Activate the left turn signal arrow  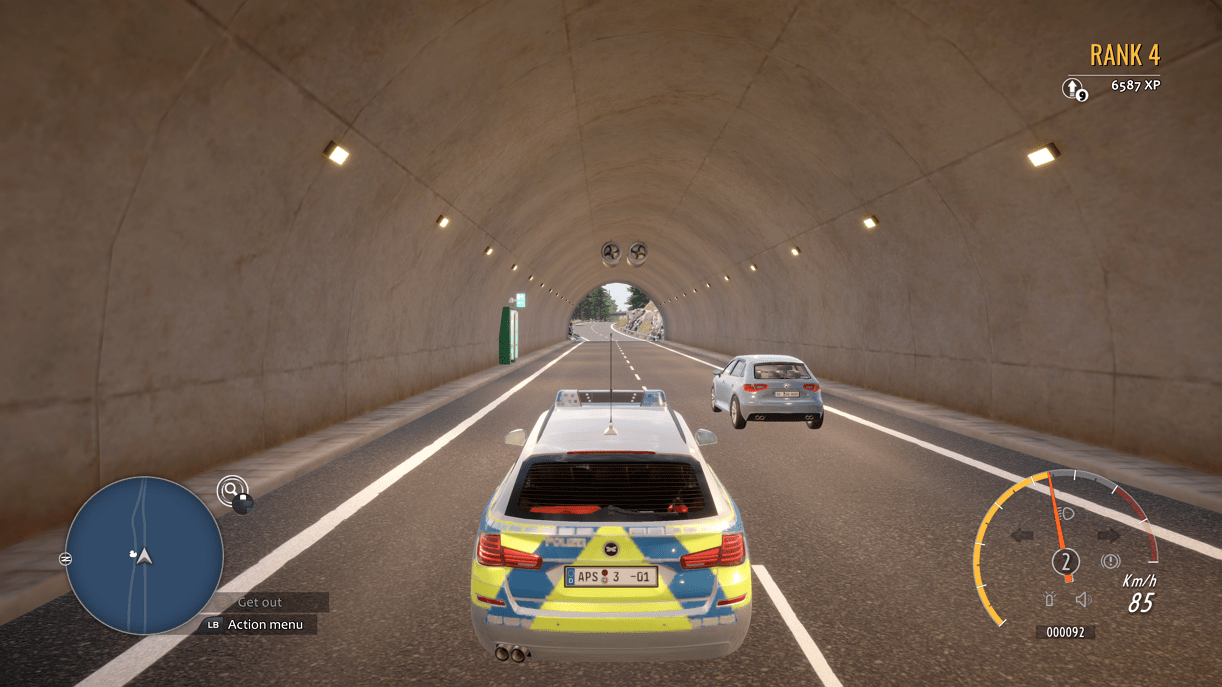pyautogui.click(x=1022, y=535)
